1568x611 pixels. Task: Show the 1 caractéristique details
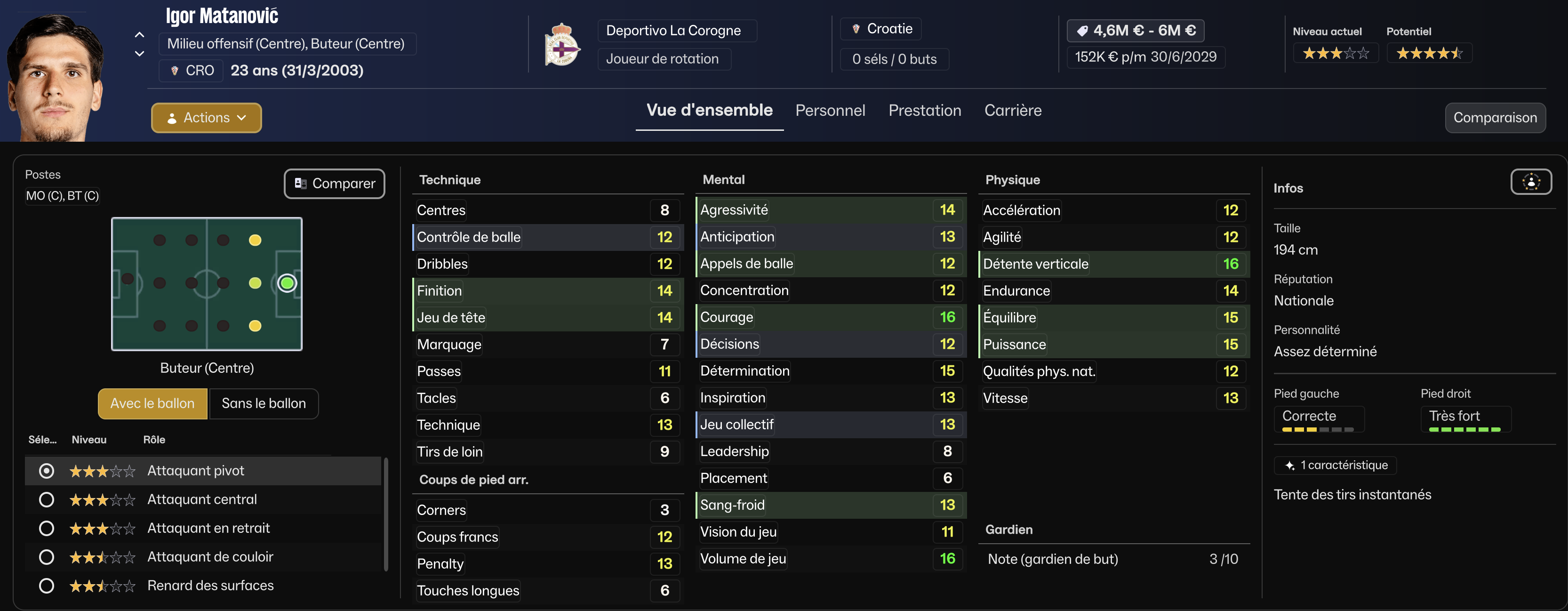pyautogui.click(x=1336, y=466)
